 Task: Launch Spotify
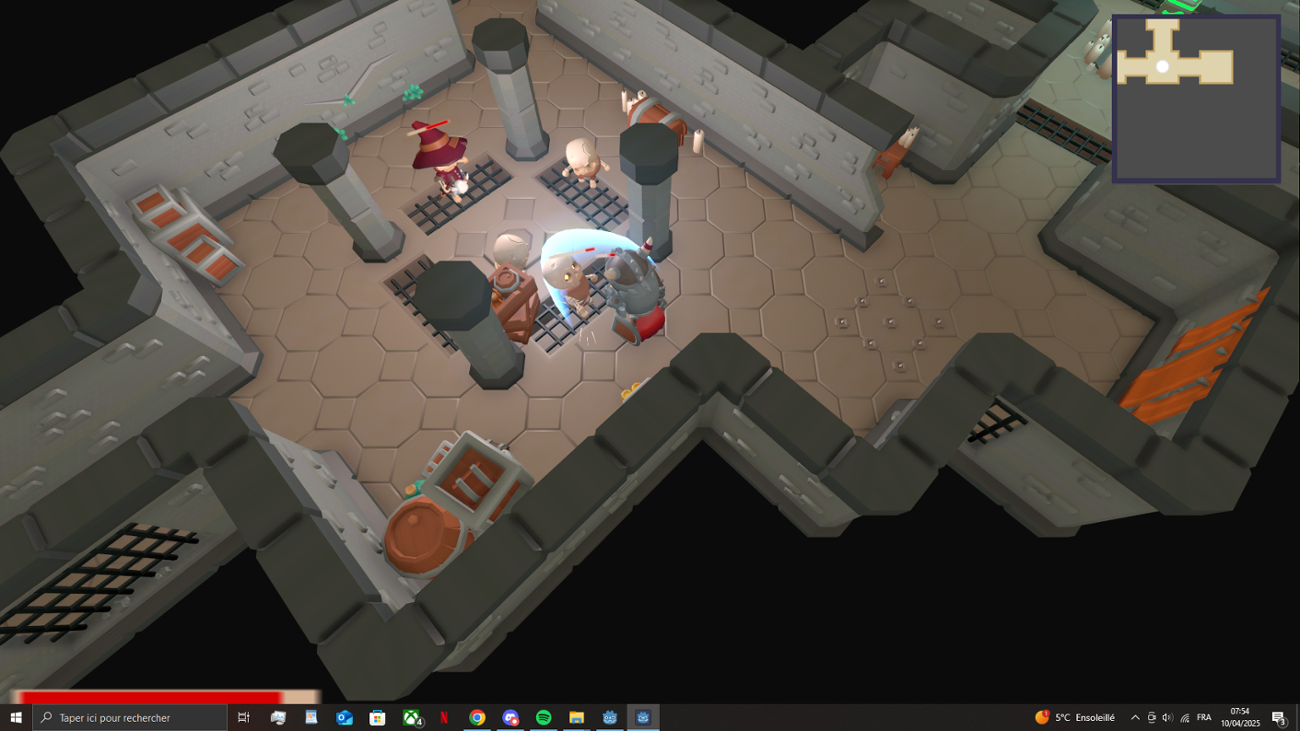(543, 717)
